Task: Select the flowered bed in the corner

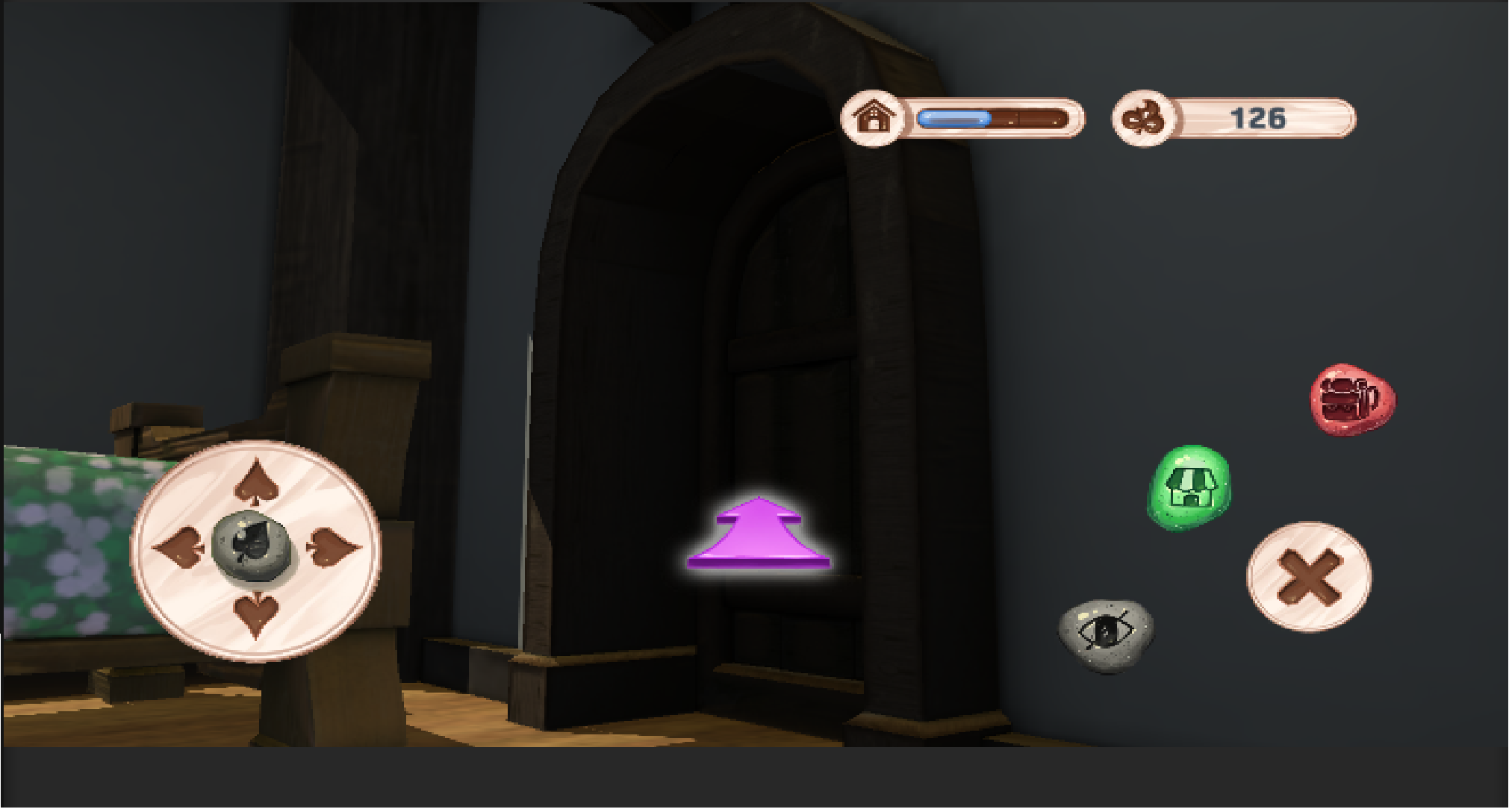Action: click(67, 545)
